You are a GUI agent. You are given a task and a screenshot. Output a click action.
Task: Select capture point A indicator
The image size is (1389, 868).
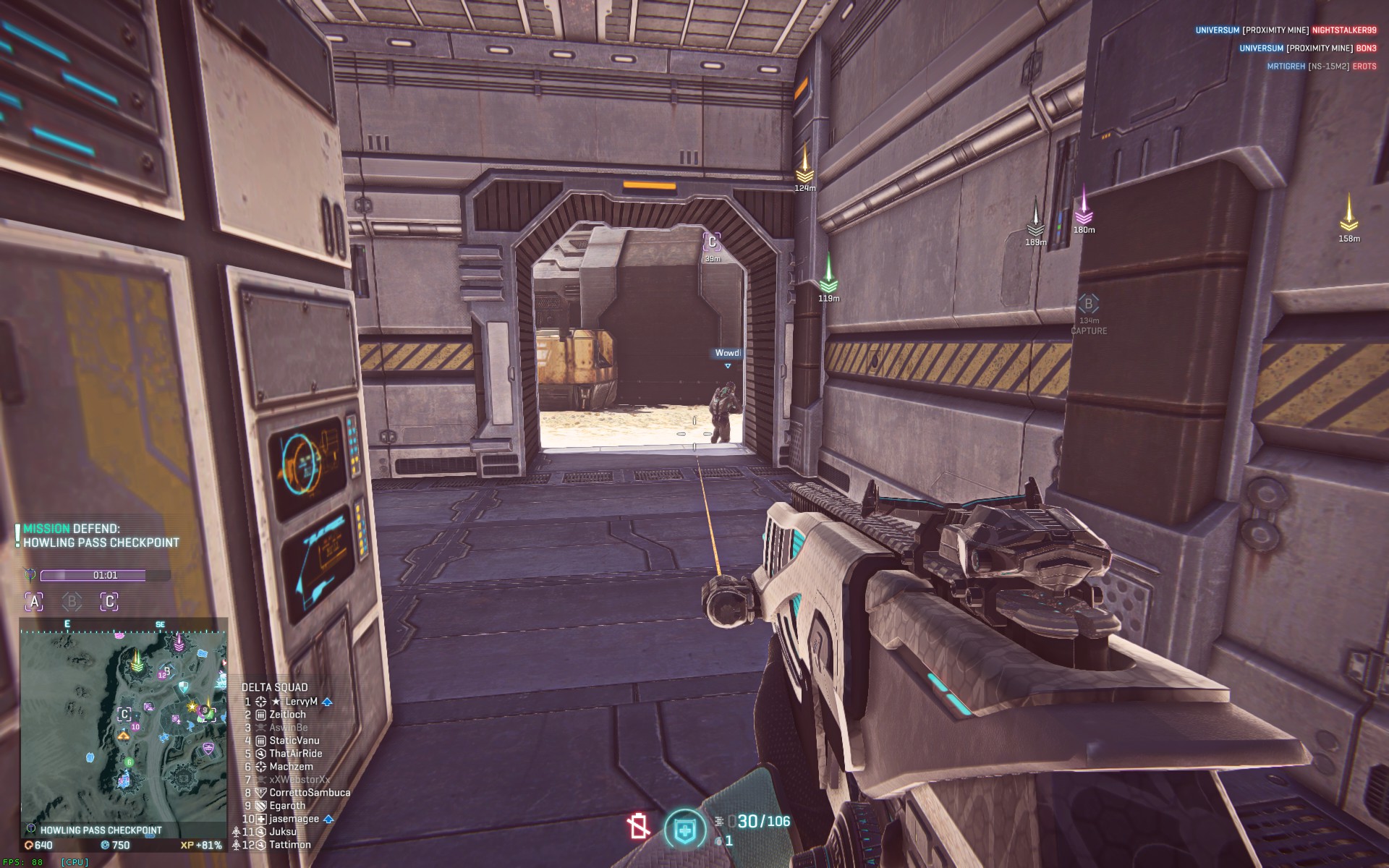[34, 601]
